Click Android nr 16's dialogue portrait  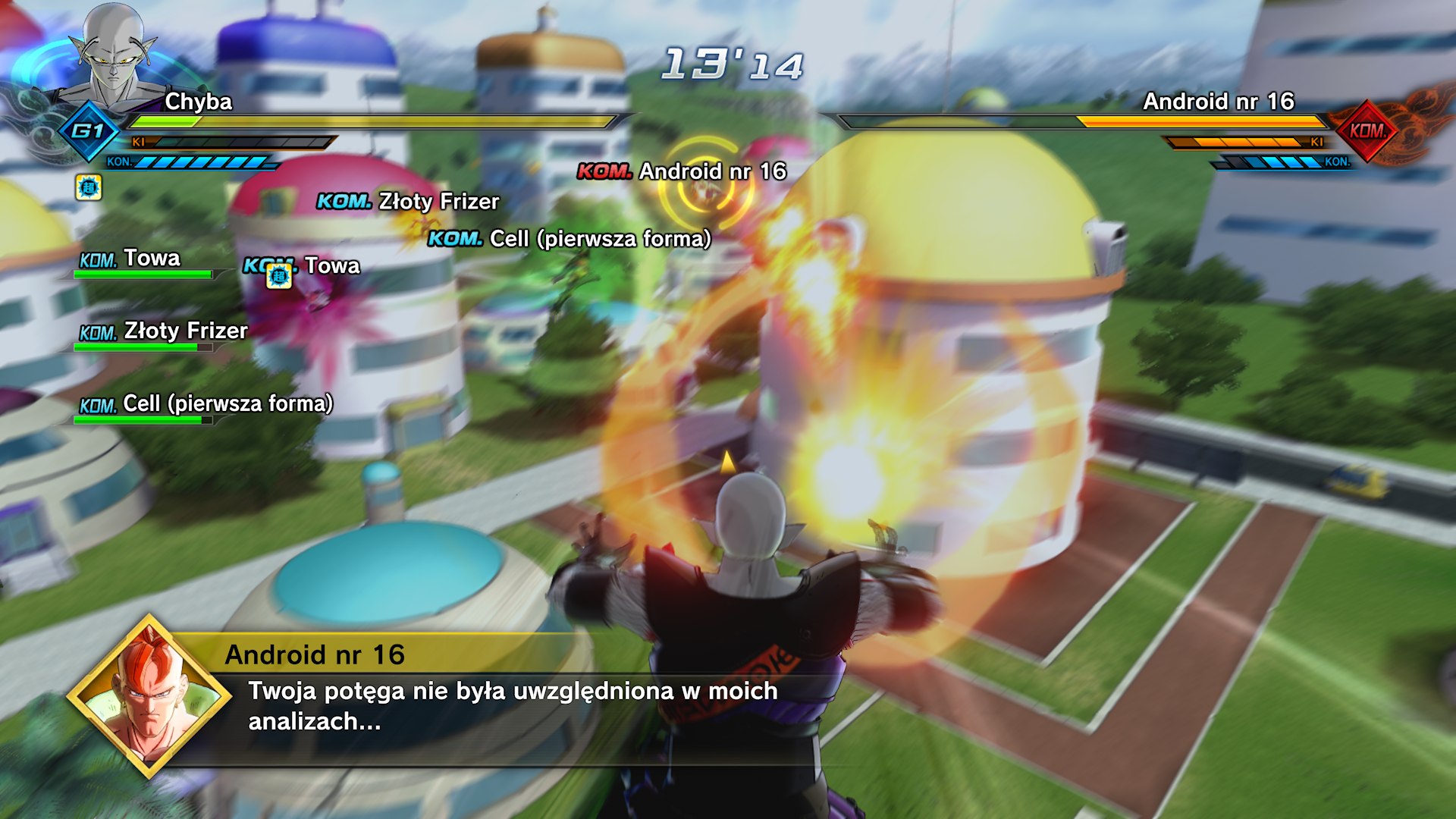point(149,697)
